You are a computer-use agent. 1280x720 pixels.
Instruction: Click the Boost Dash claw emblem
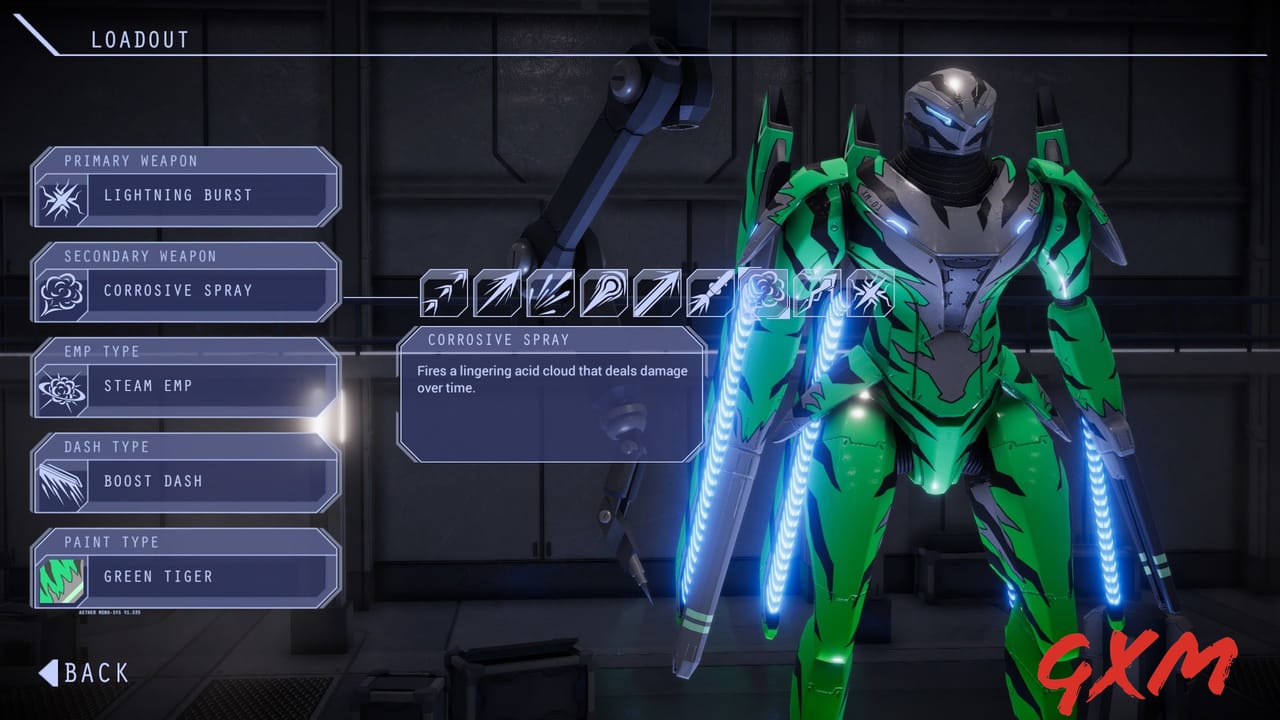click(x=61, y=482)
